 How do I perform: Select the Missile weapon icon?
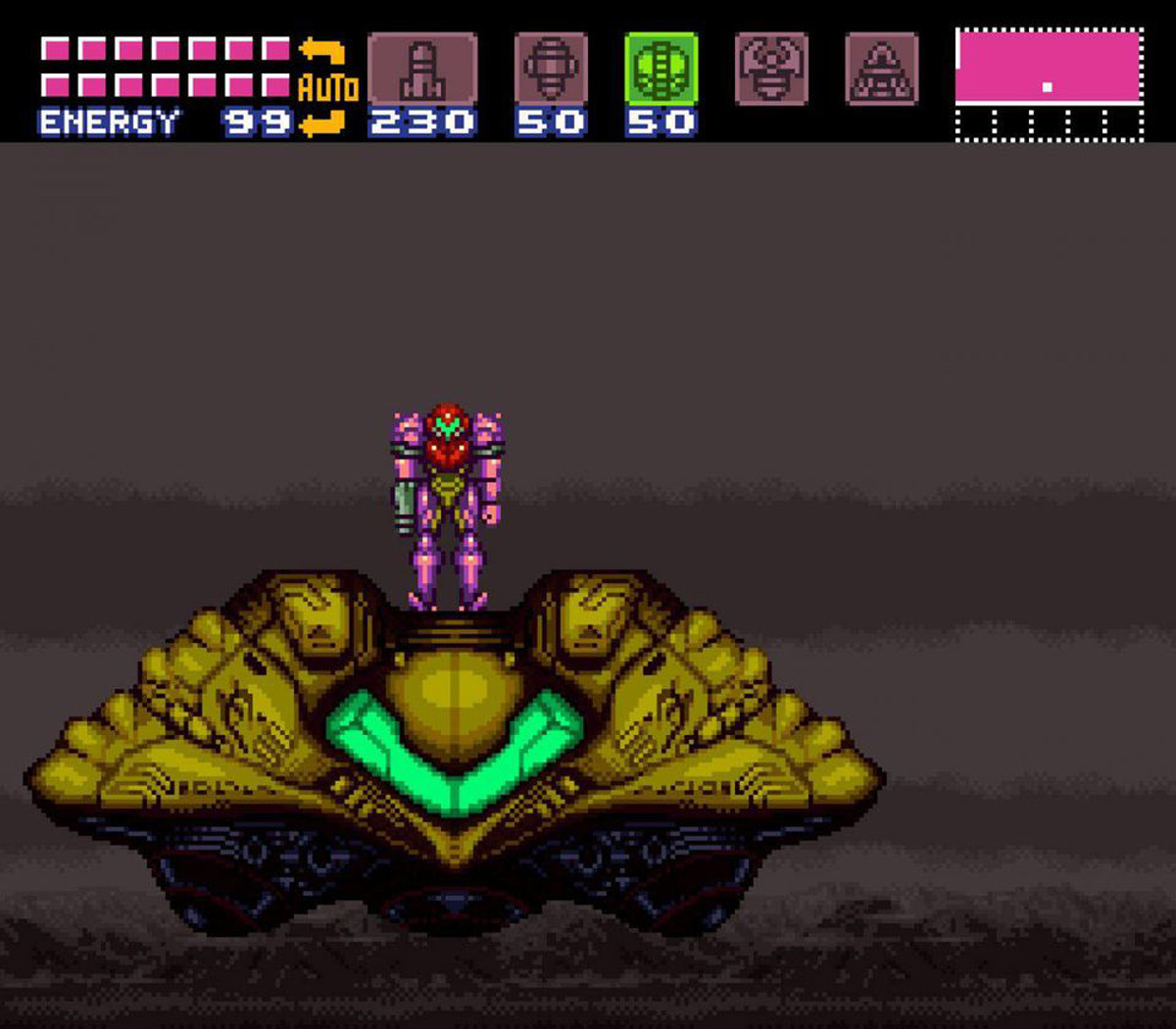[422, 69]
